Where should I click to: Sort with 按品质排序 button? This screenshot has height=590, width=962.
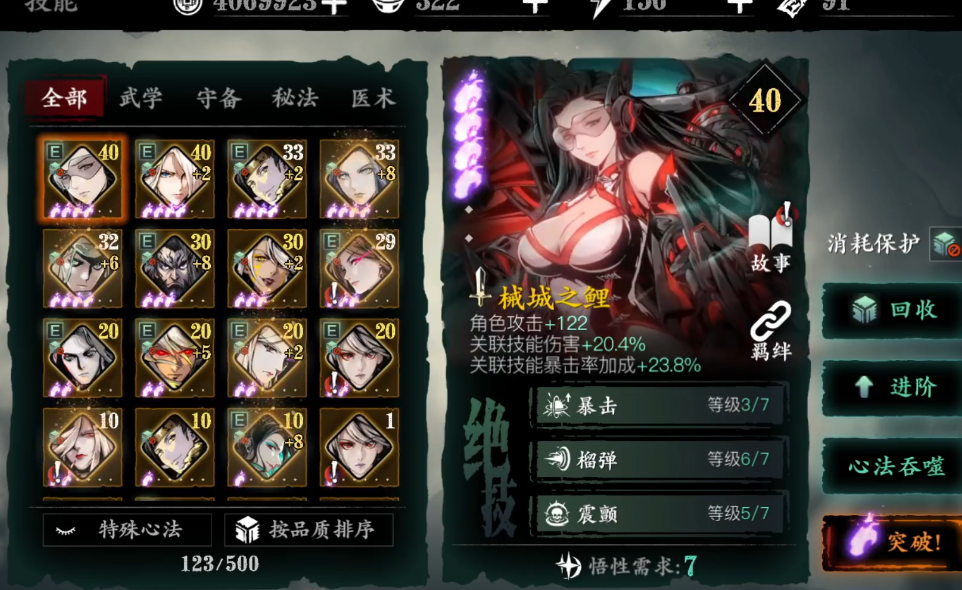[x=308, y=530]
